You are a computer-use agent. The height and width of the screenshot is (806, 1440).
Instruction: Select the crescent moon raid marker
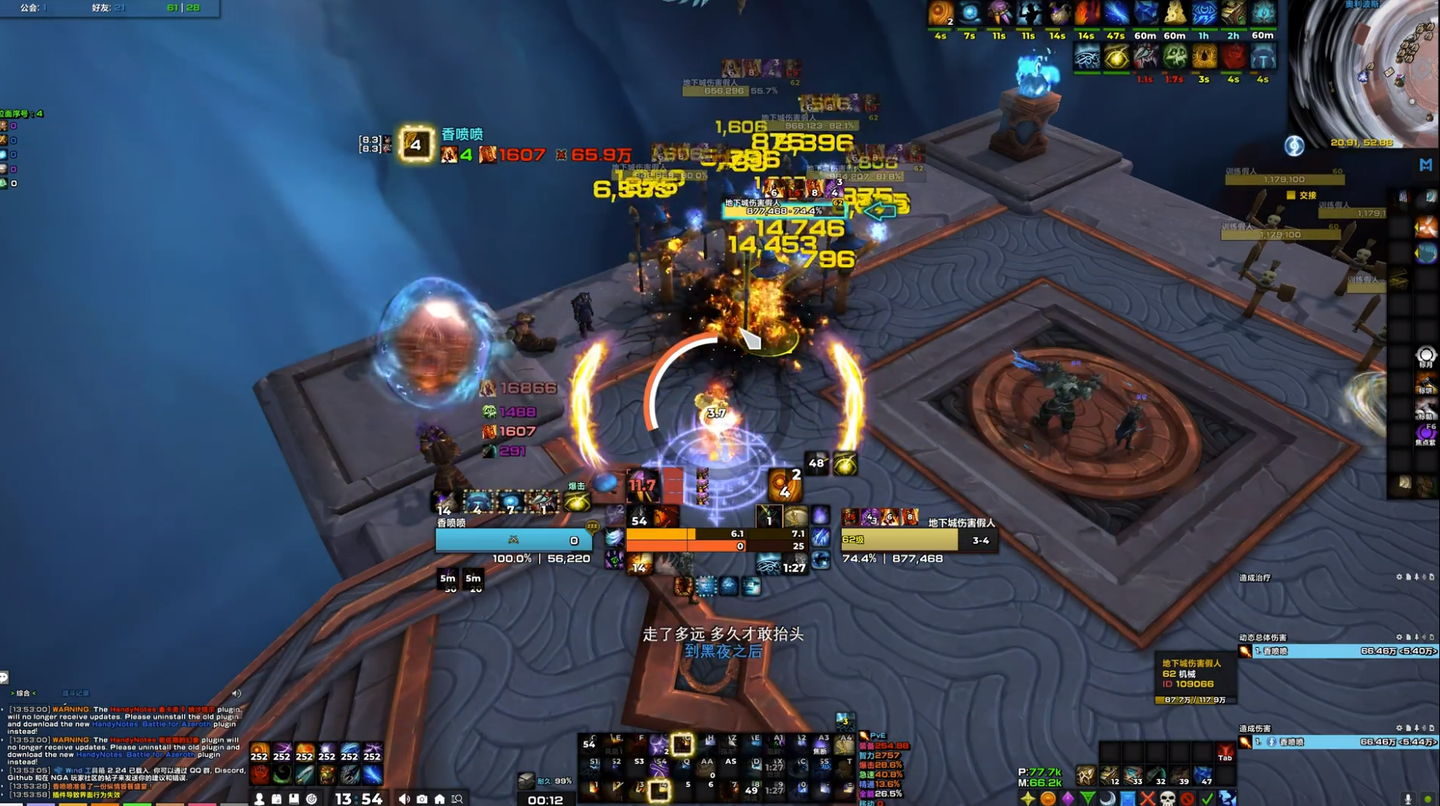[x=1107, y=798]
